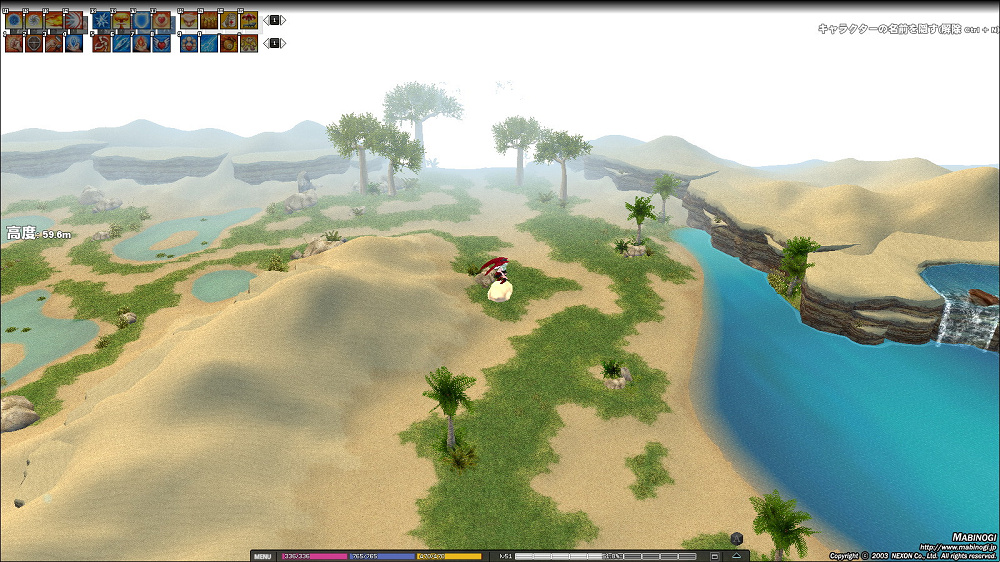This screenshot has width=1000, height=562.
Task: Click the small window button on bottom bar
Action: [715, 556]
